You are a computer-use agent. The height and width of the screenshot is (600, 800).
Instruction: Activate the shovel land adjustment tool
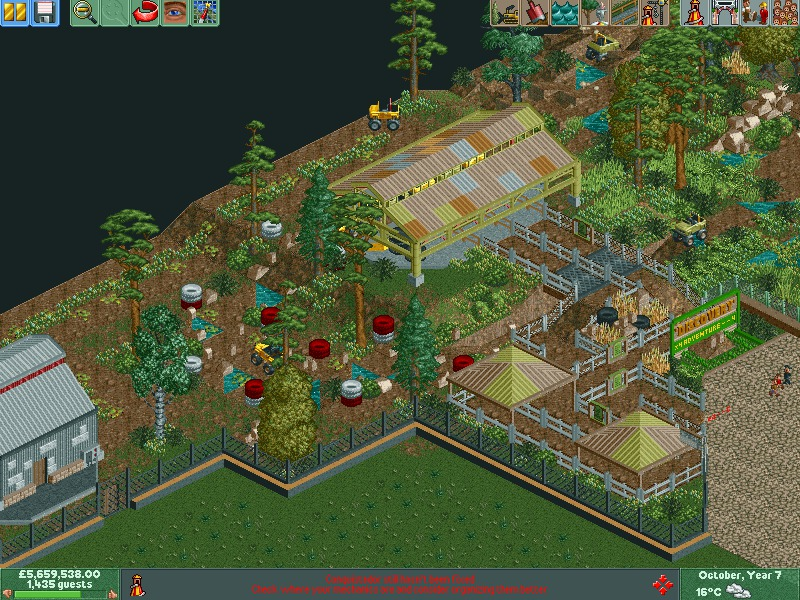(x=535, y=13)
